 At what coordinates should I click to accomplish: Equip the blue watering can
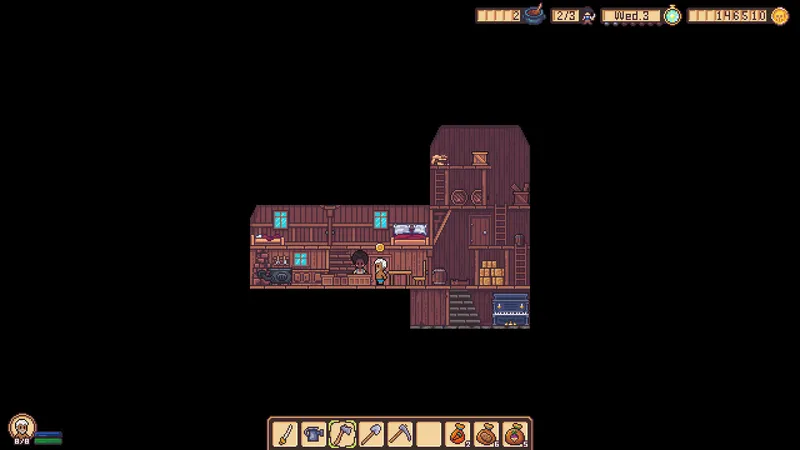(x=314, y=434)
